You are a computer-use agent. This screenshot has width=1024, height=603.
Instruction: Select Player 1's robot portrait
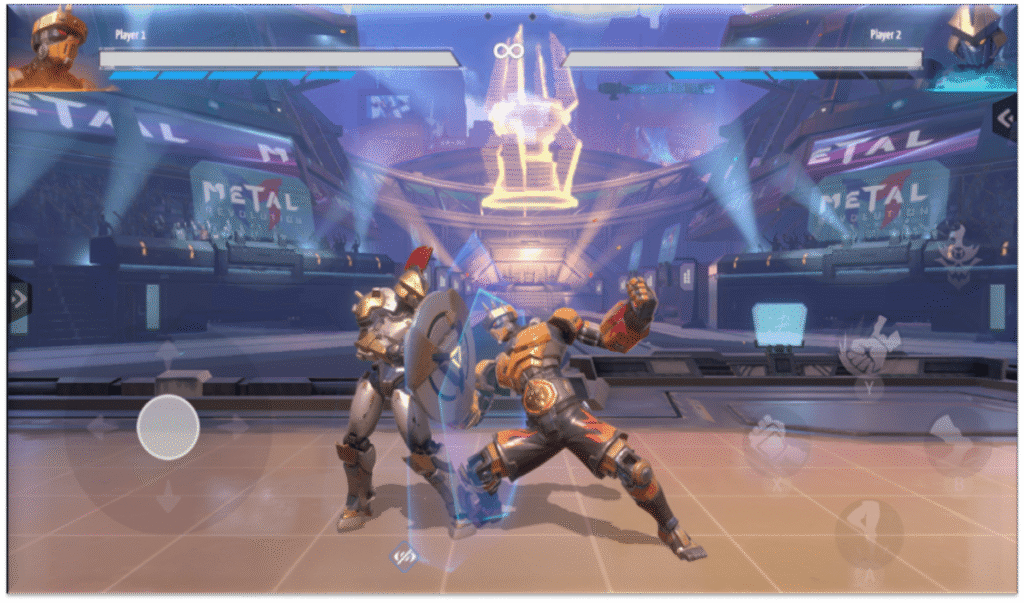coord(55,48)
